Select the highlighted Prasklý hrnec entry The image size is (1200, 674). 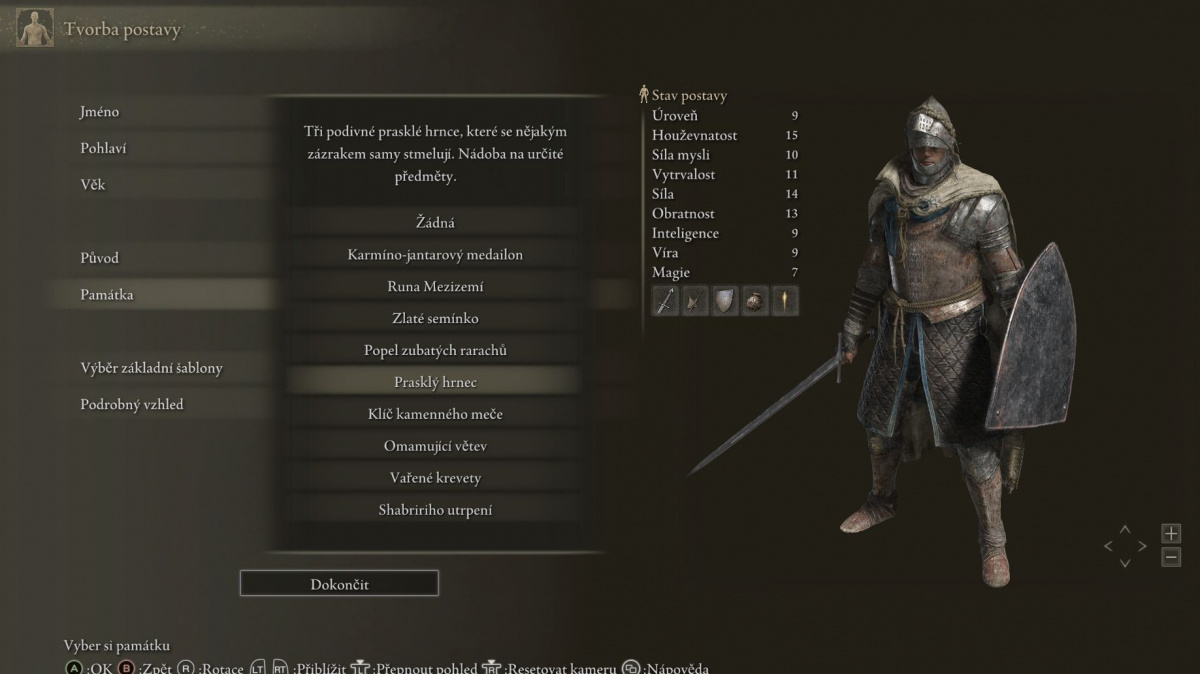point(435,382)
